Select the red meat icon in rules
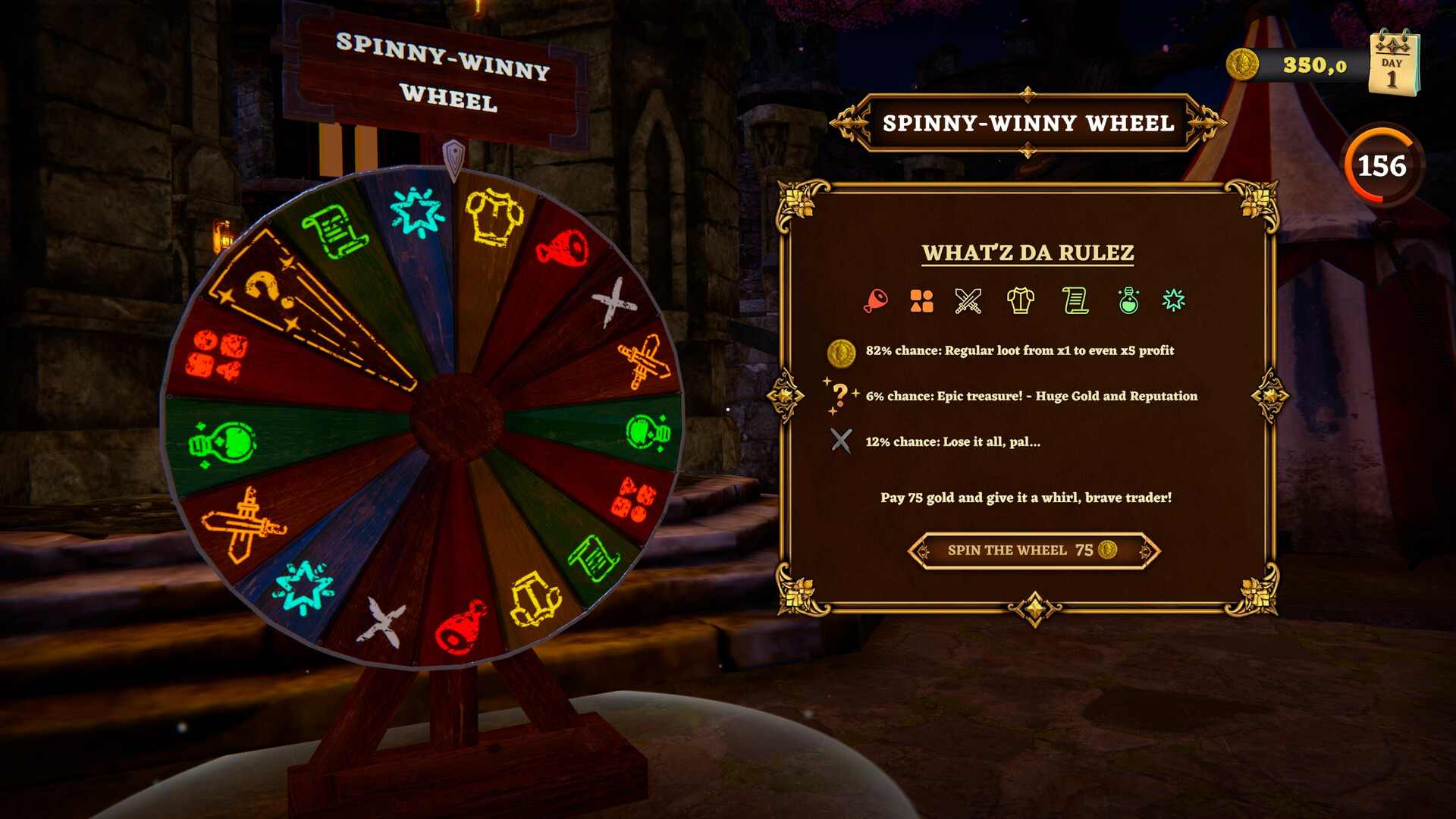 pyautogui.click(x=875, y=301)
